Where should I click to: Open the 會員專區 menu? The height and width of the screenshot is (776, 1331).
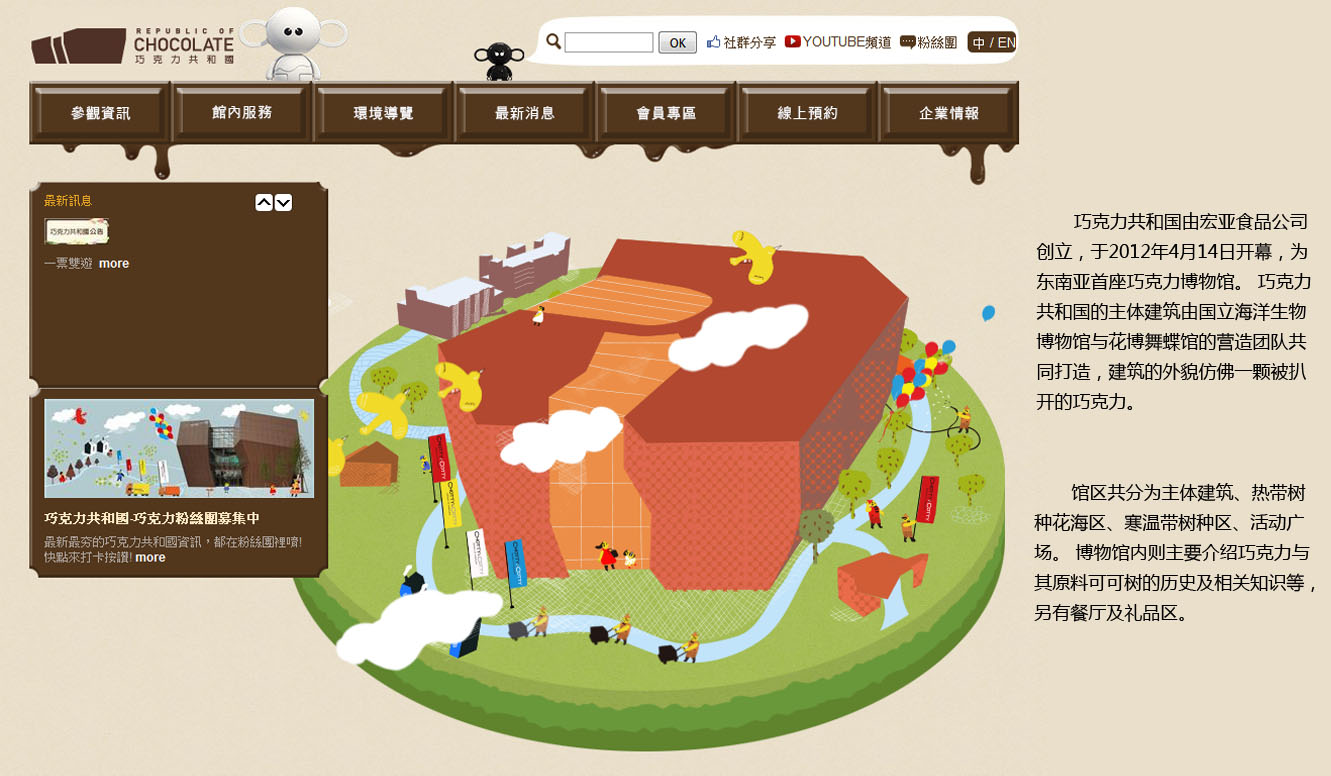(666, 113)
